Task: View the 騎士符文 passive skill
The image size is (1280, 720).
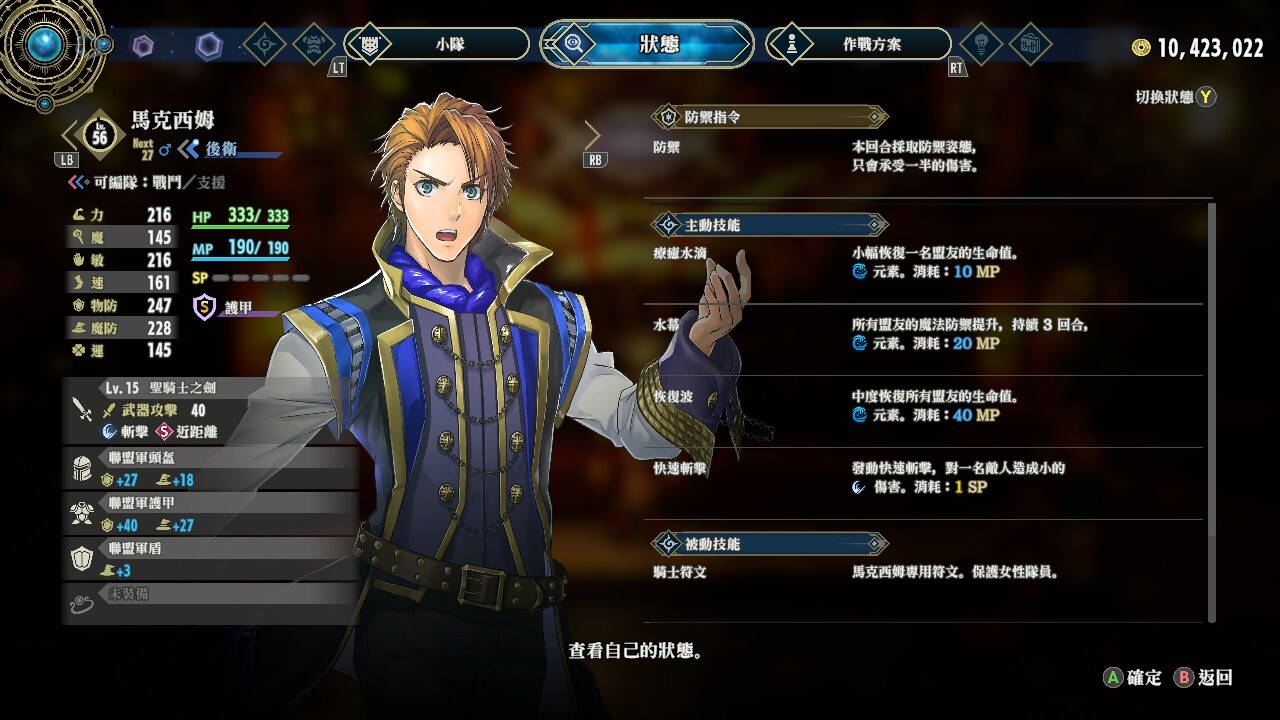Action: 925,573
